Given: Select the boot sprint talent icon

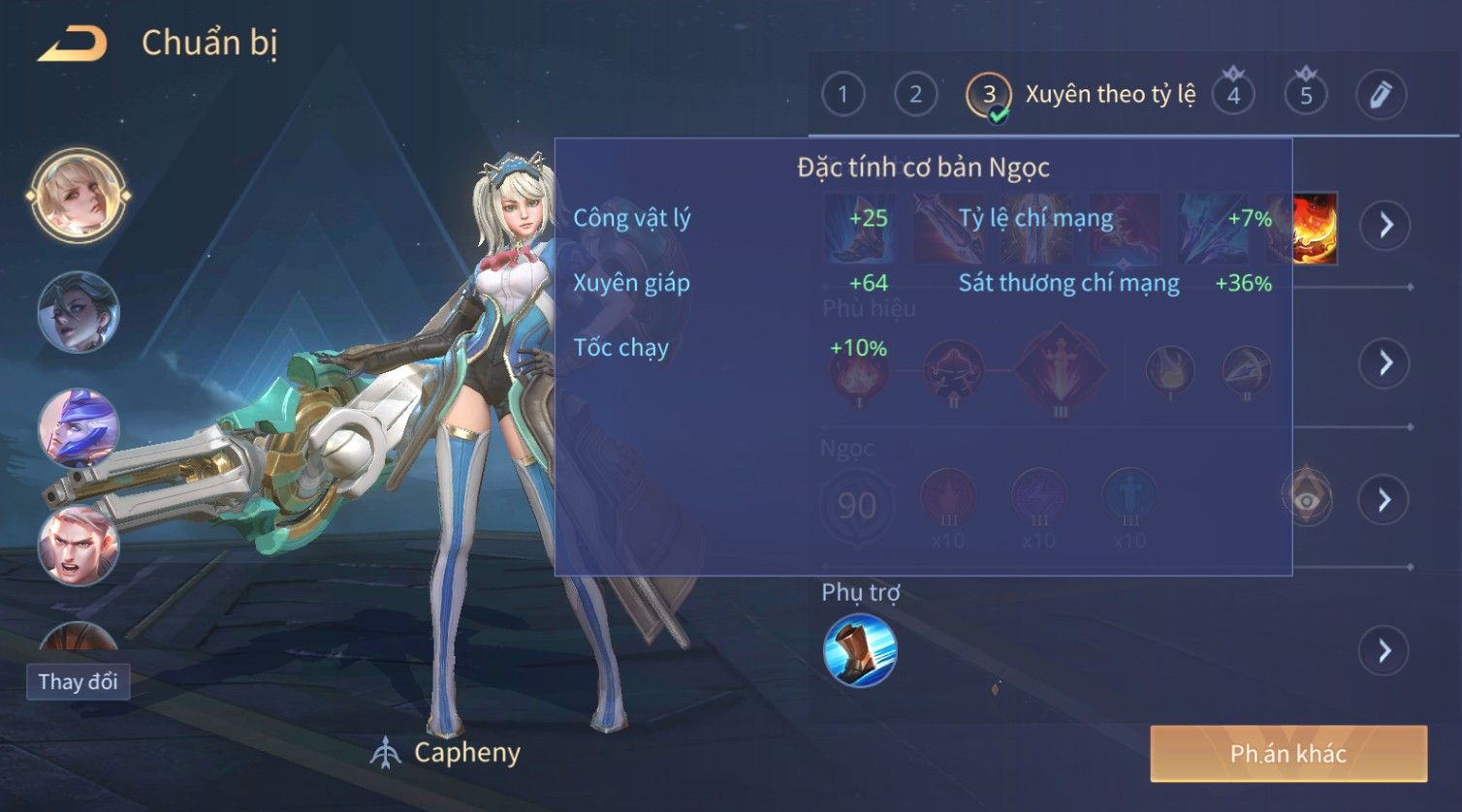Looking at the screenshot, I should (860, 650).
